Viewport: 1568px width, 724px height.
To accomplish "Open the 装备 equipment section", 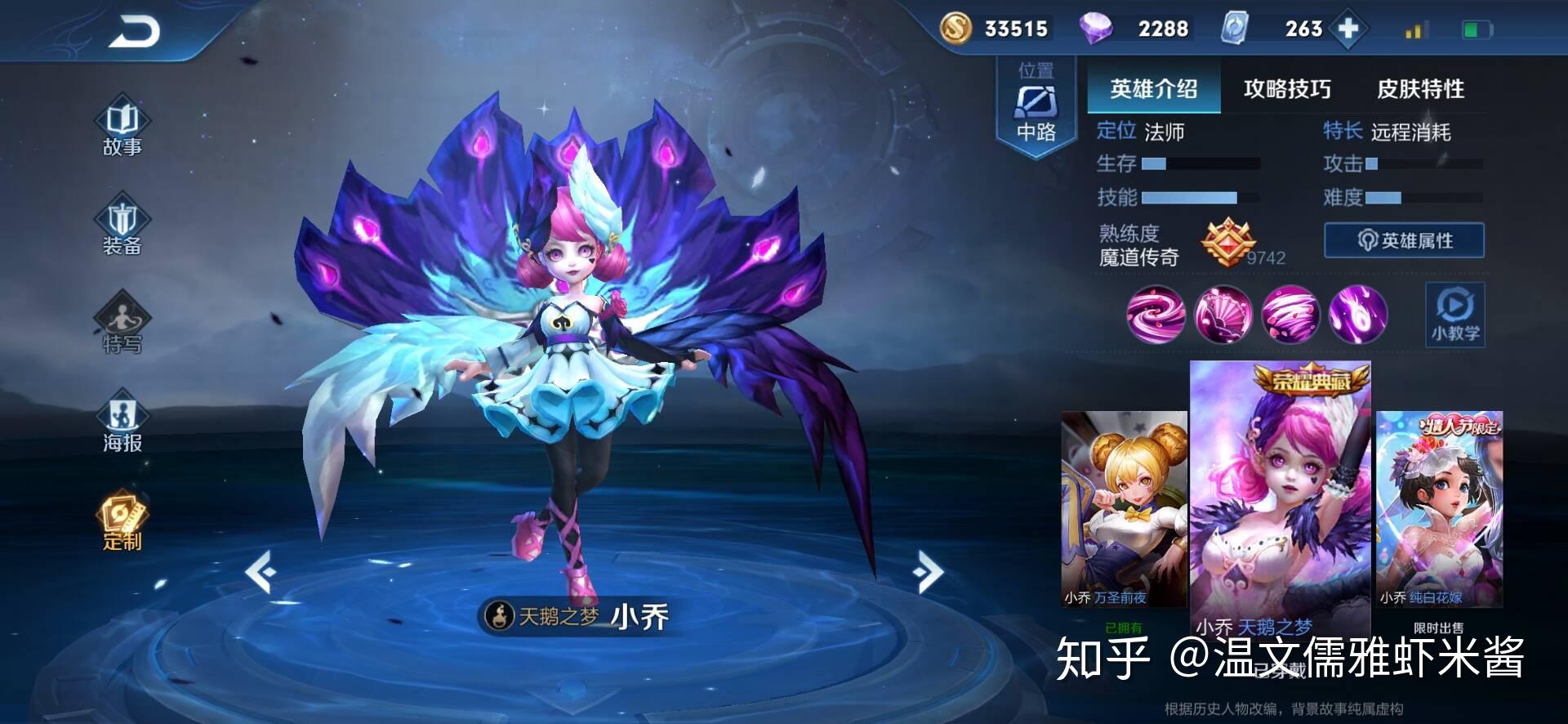I will [122, 225].
